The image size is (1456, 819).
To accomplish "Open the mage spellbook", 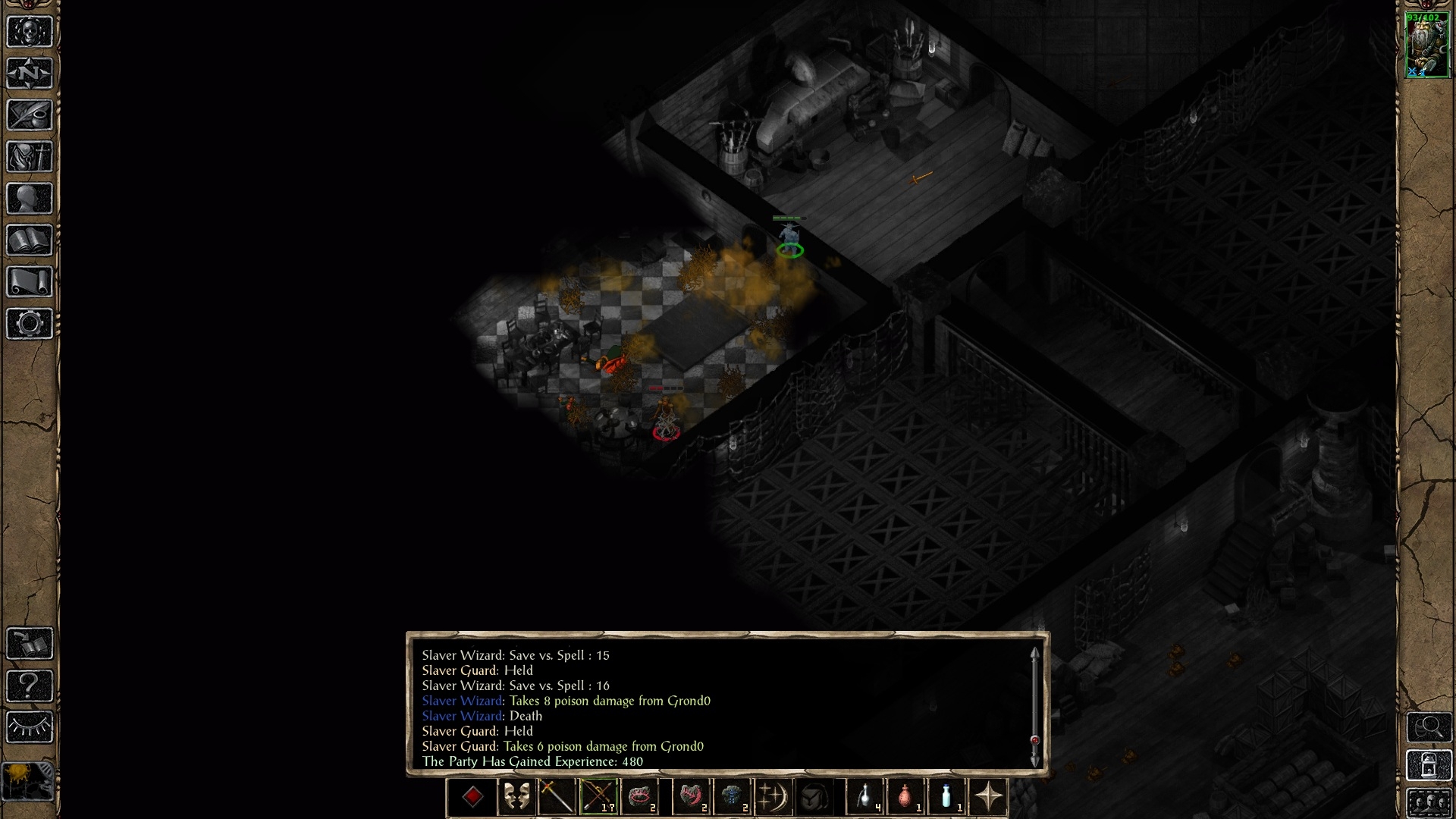I will click(x=30, y=240).
